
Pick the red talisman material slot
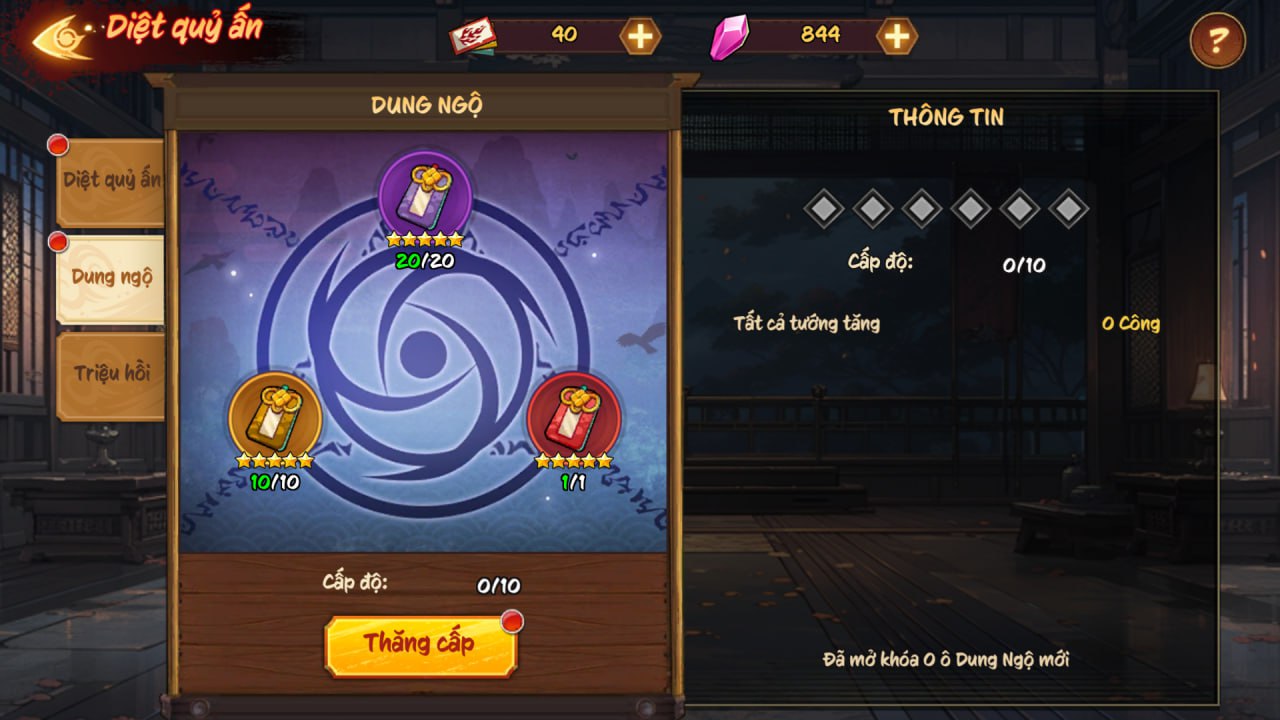(x=574, y=416)
